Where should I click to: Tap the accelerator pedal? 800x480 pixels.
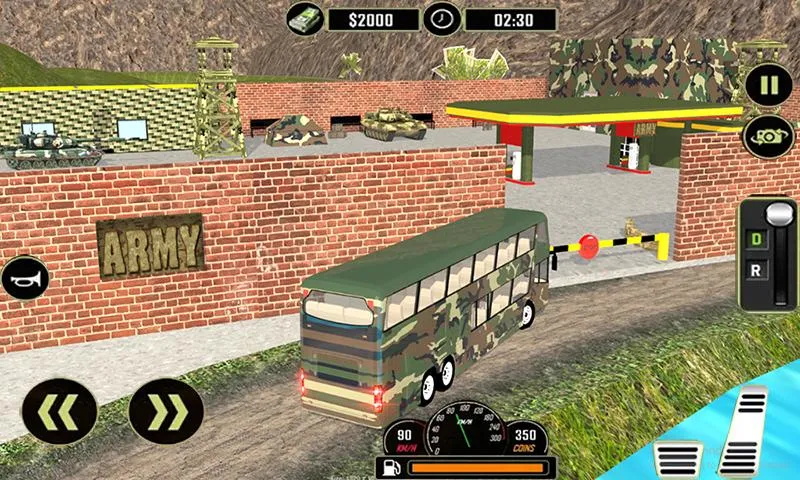(746, 430)
